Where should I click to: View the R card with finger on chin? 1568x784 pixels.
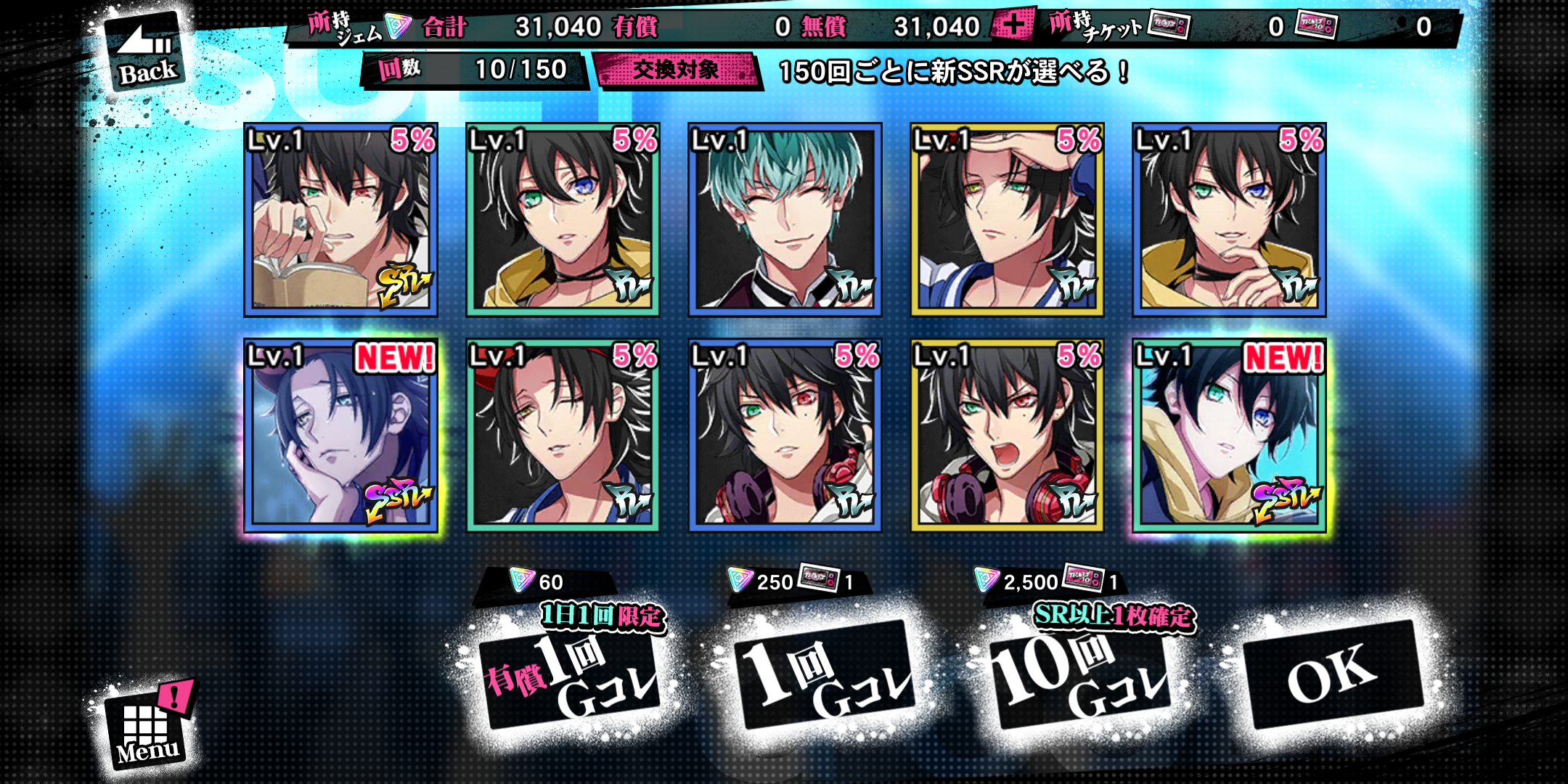1229,220
